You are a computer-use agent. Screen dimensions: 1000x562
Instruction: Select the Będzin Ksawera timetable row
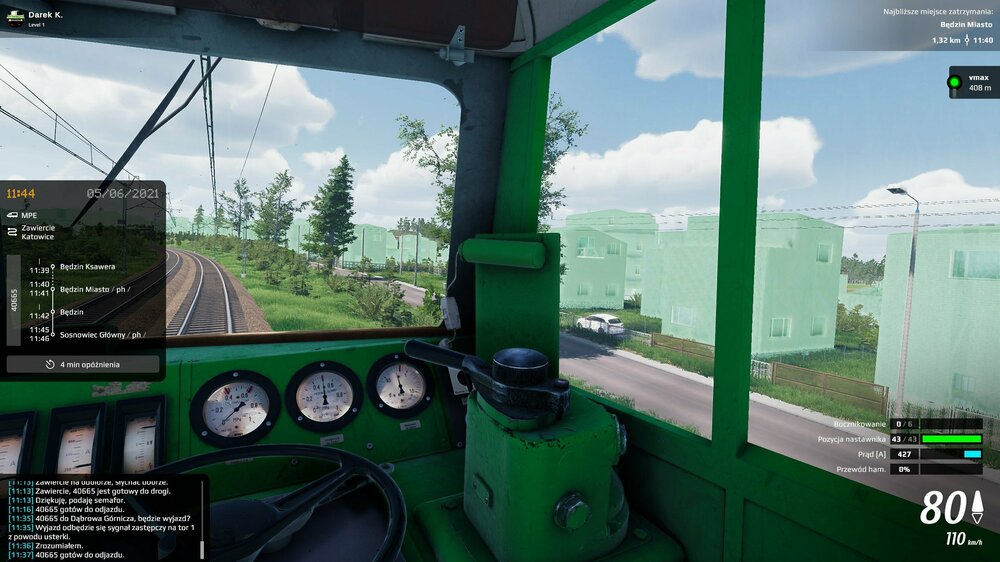pyautogui.click(x=87, y=267)
